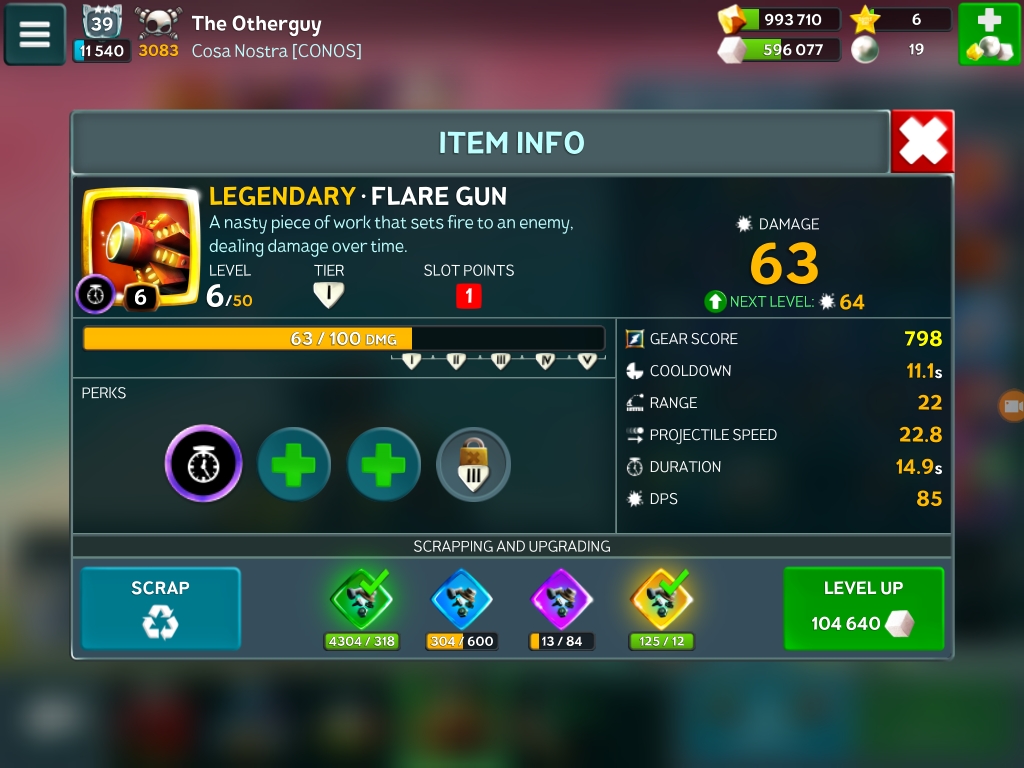Click the Flare Gun item portrait

141,243
